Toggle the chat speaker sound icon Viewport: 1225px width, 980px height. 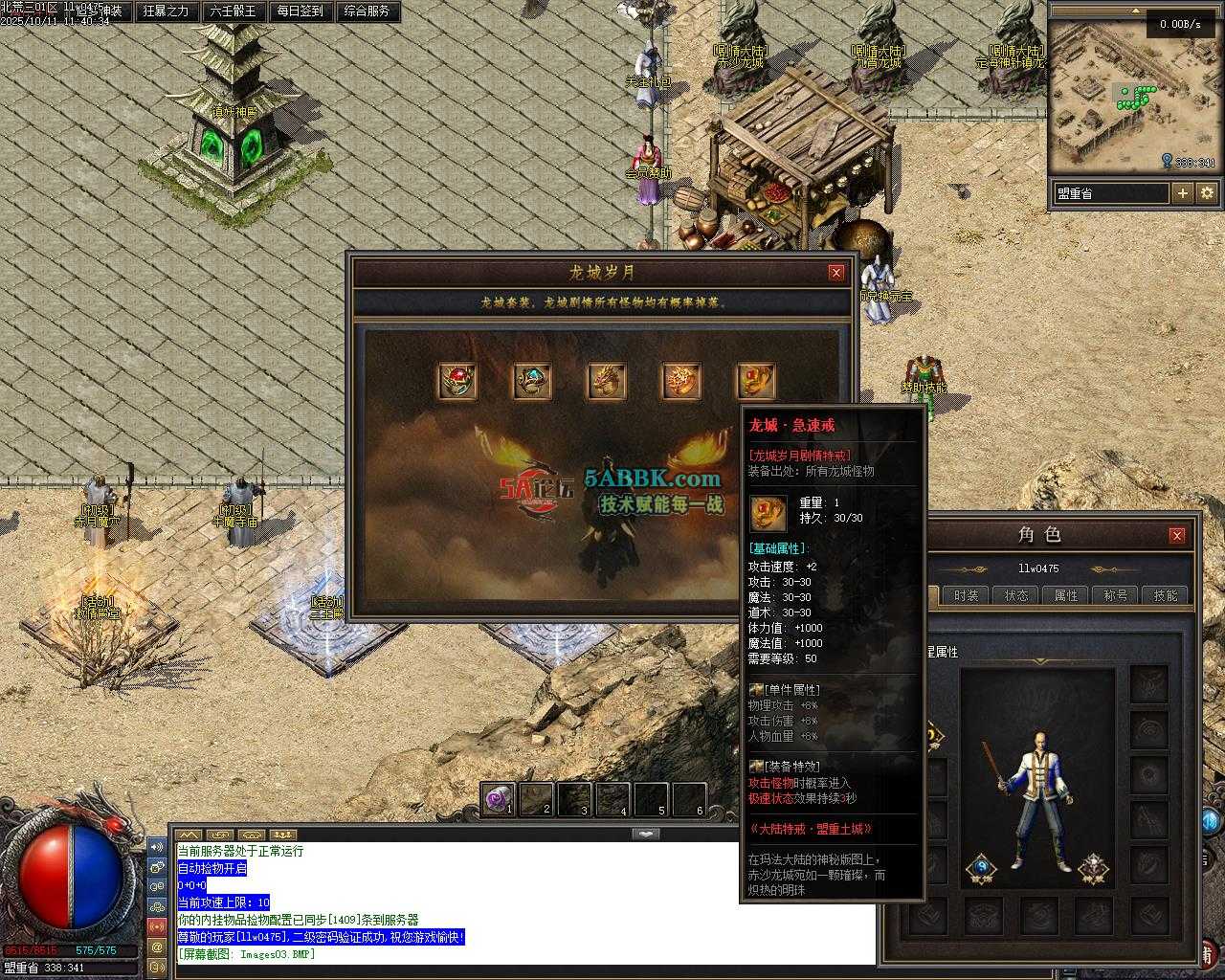pyautogui.click(x=158, y=847)
